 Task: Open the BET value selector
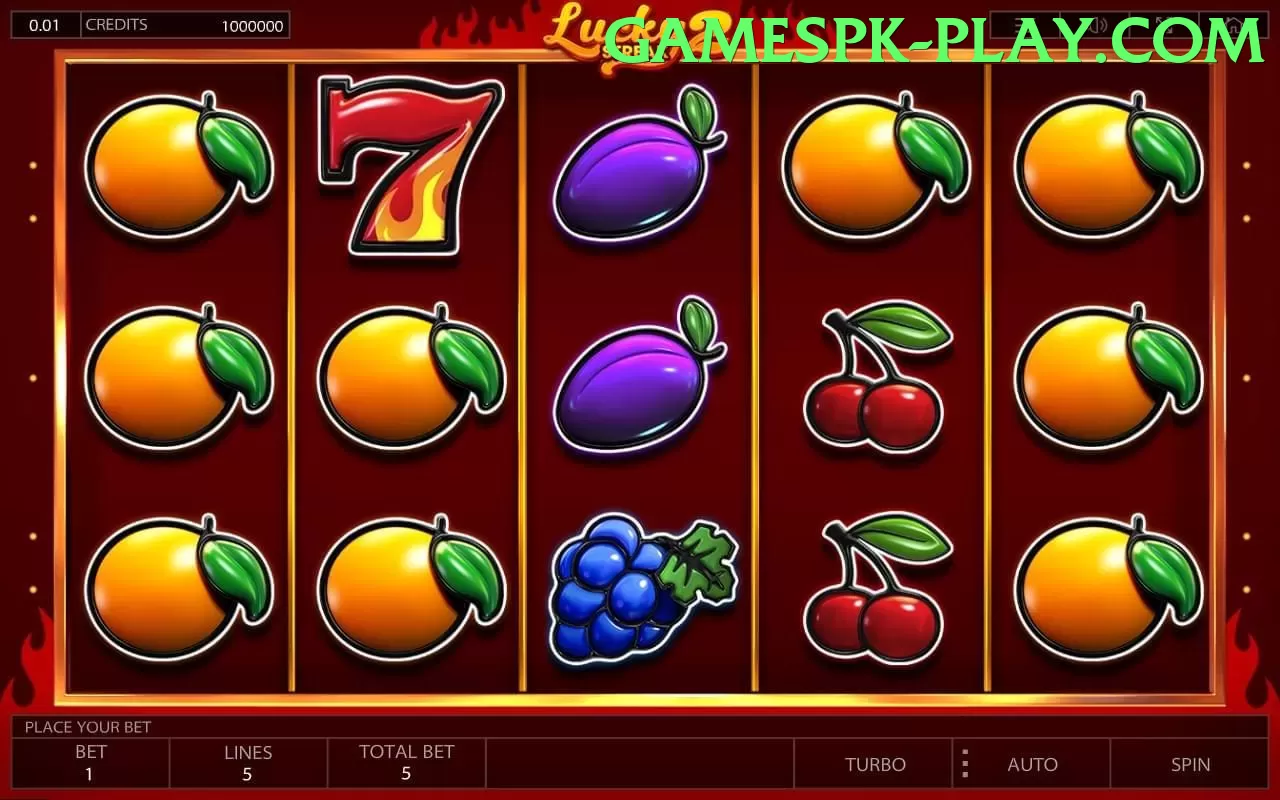pyautogui.click(x=90, y=764)
